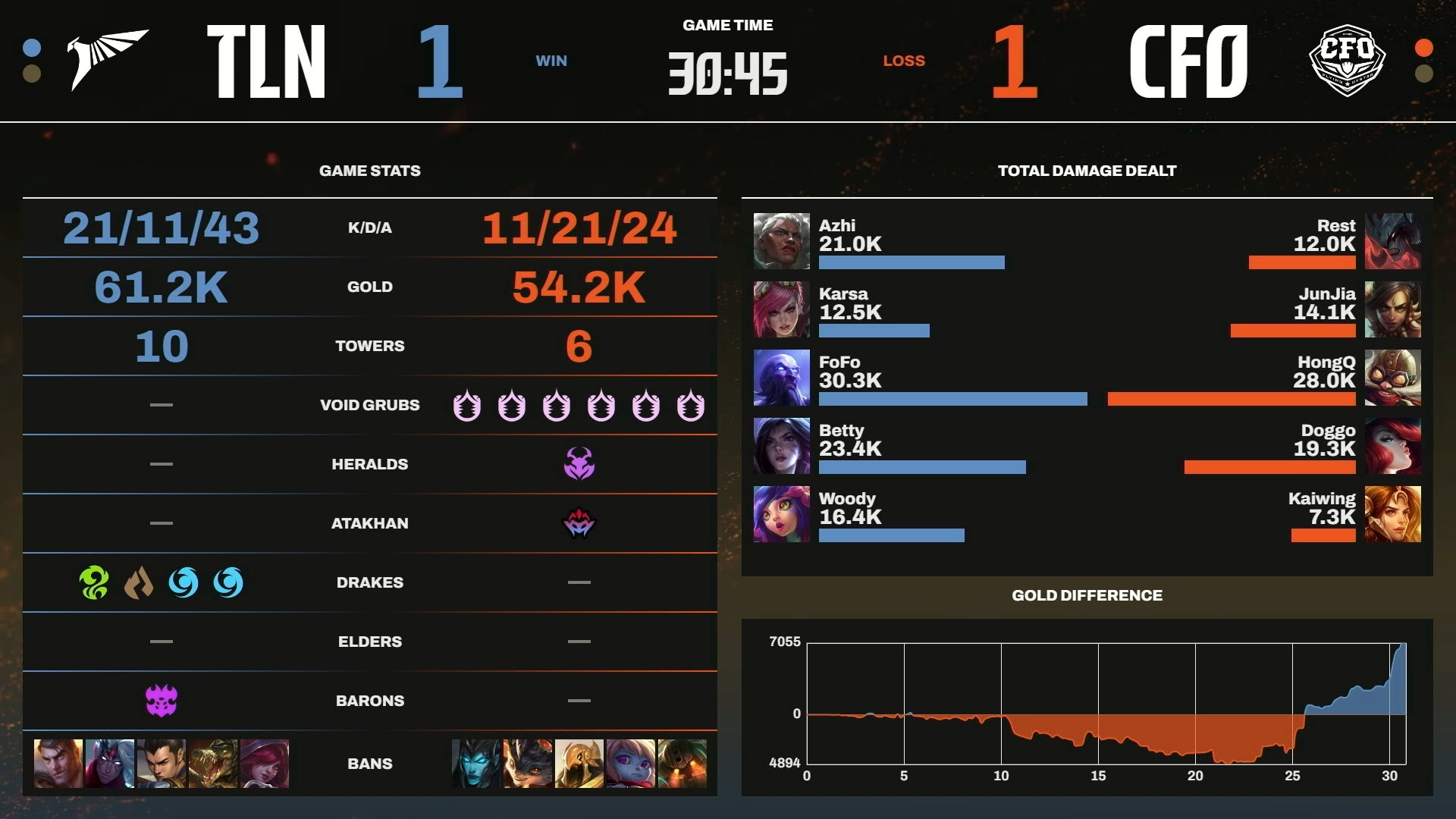The height and width of the screenshot is (819, 1456).
Task: Click Kaiwing's Leona portrait
Action: 1392,514
